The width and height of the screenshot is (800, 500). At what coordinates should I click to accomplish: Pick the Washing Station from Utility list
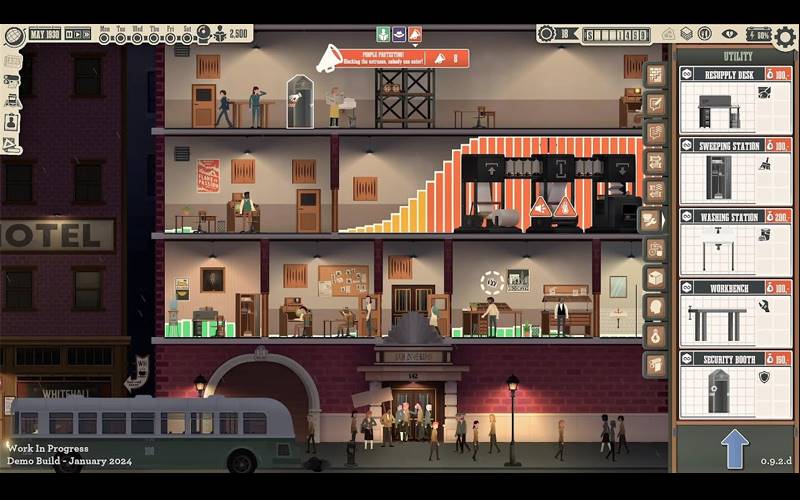pyautogui.click(x=735, y=242)
